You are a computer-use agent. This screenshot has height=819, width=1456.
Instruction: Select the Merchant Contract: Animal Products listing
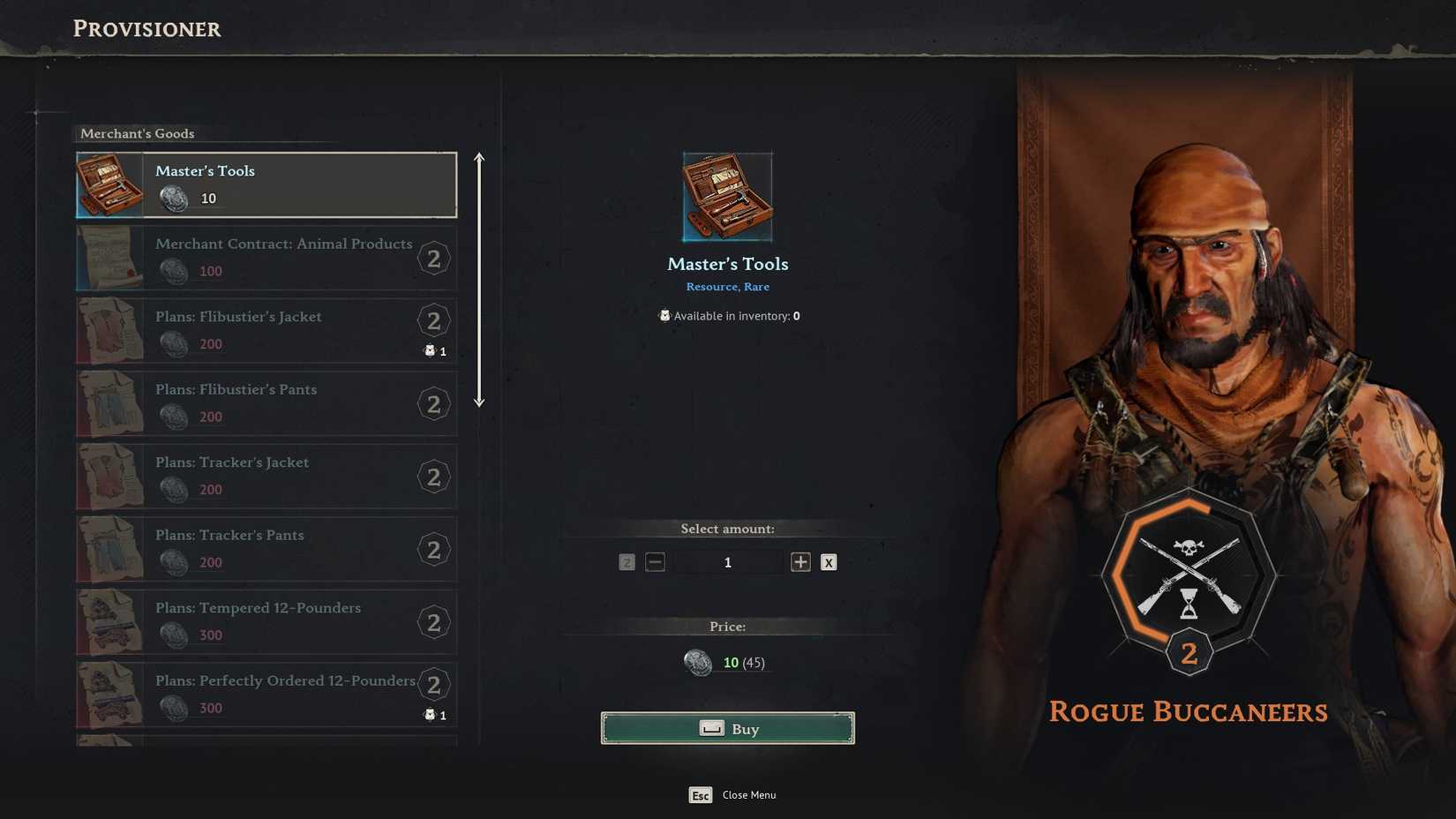click(265, 258)
